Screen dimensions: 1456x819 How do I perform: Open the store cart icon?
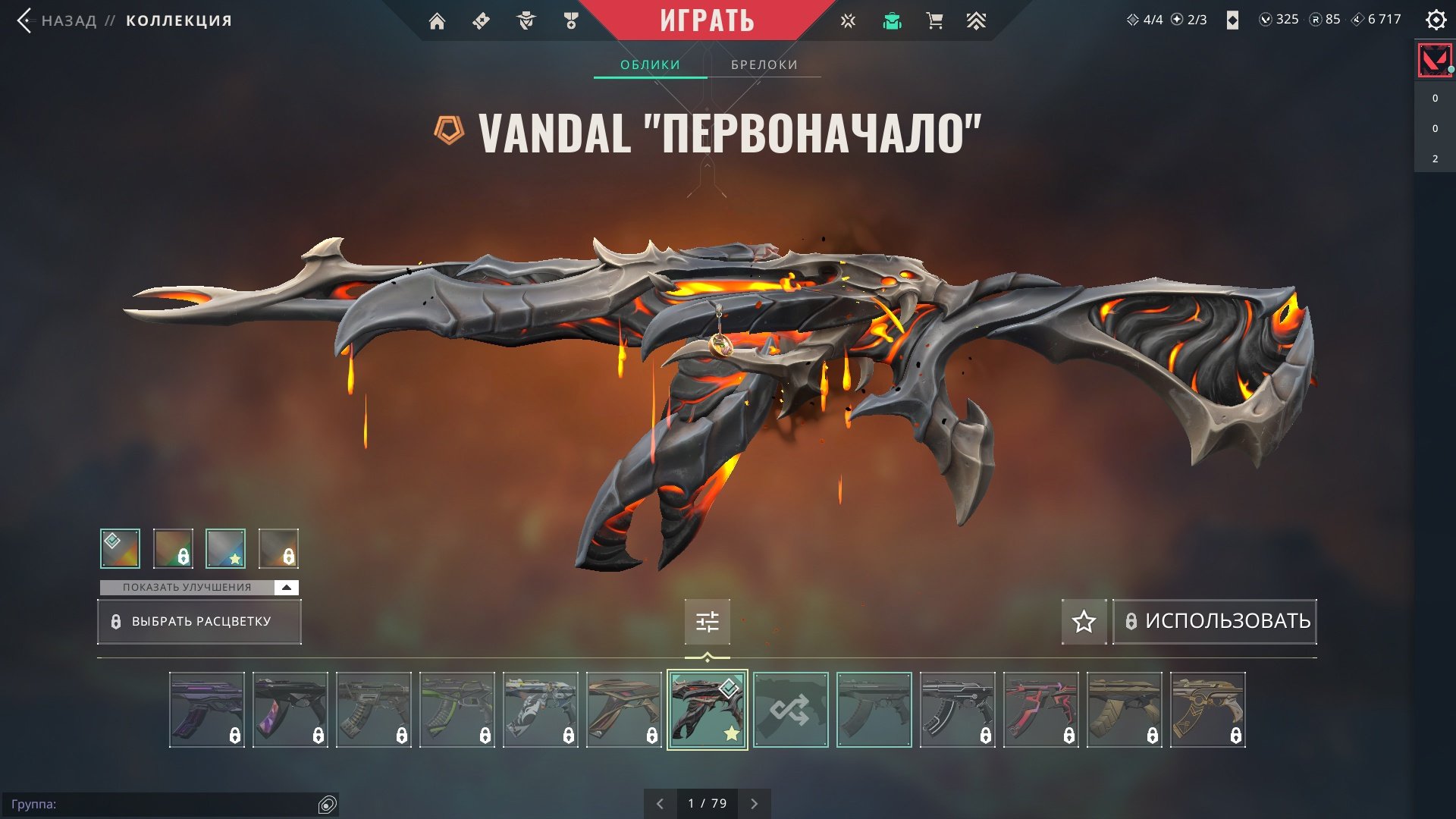(x=934, y=21)
